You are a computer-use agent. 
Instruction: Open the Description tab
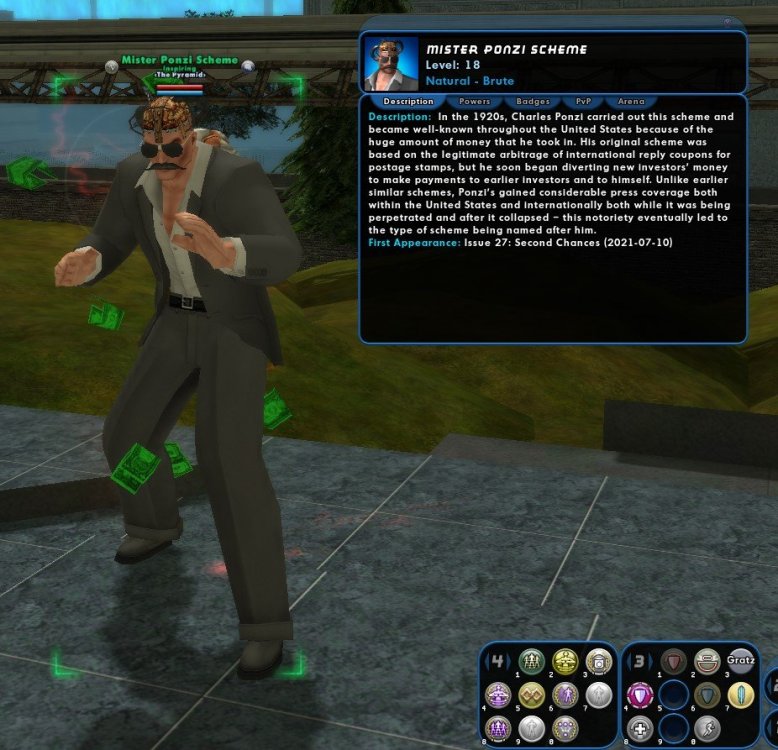pyautogui.click(x=408, y=101)
